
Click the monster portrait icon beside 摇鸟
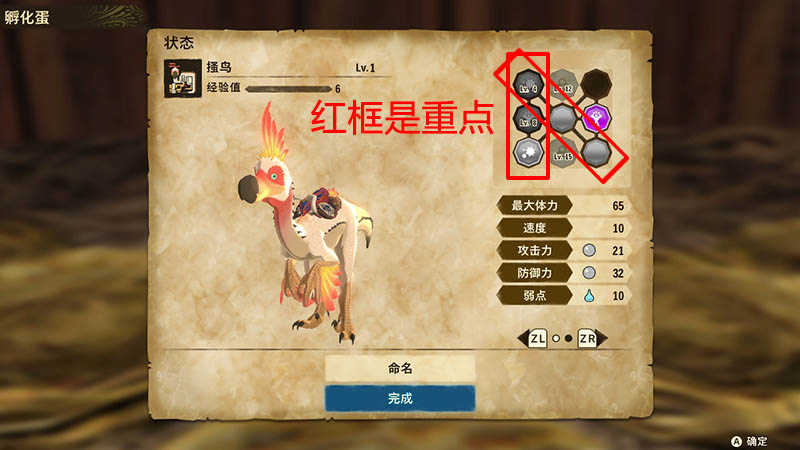[x=182, y=80]
